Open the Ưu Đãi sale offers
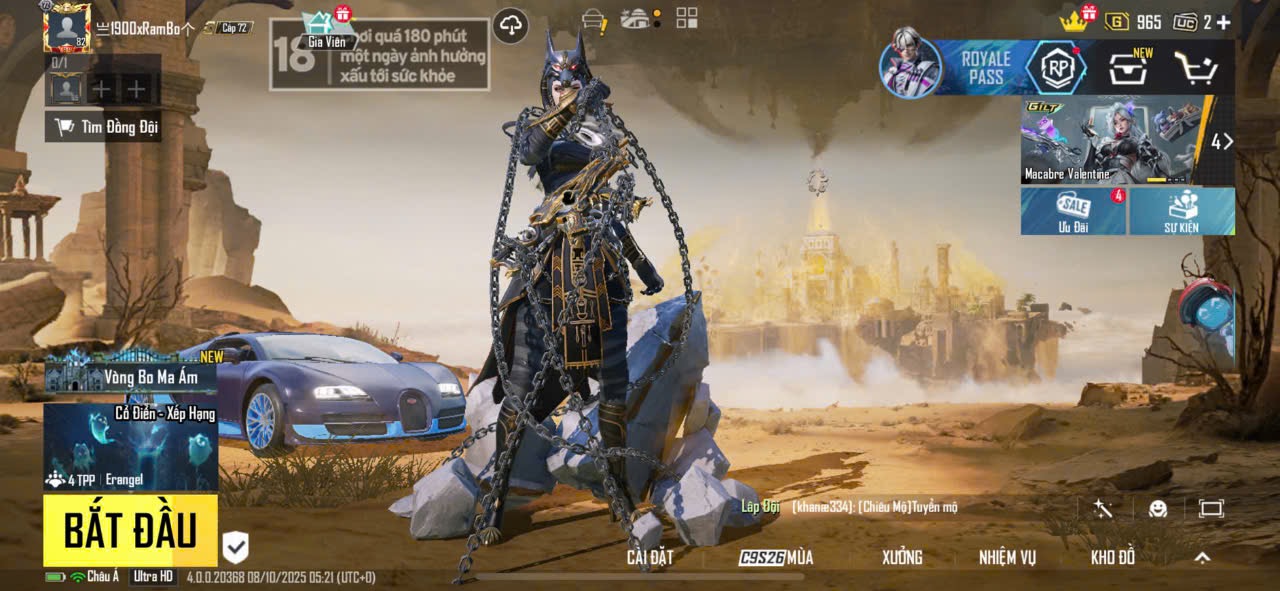This screenshot has height=591, width=1280. tap(1073, 211)
